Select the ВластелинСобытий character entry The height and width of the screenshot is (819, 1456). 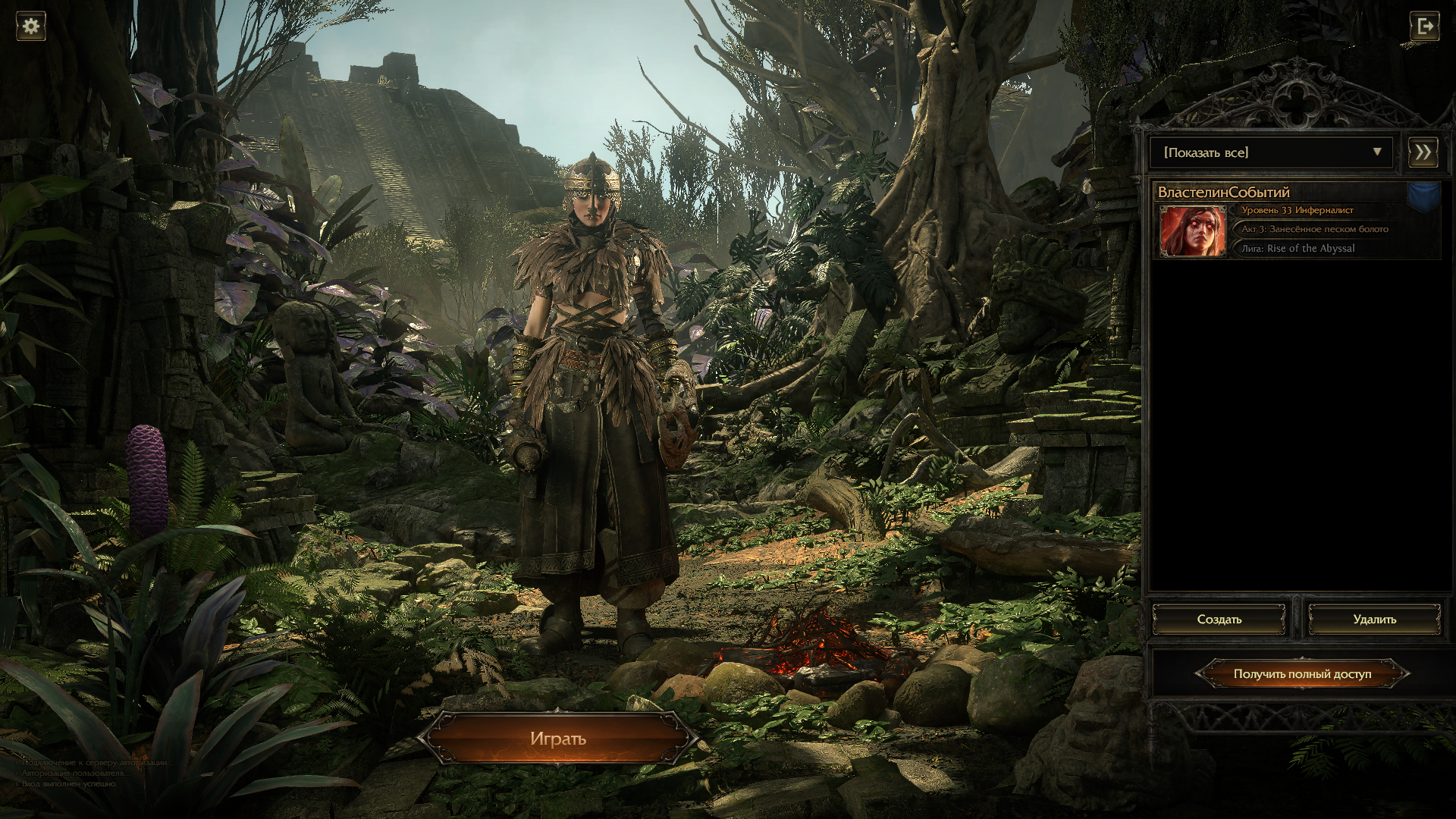(x=1297, y=221)
